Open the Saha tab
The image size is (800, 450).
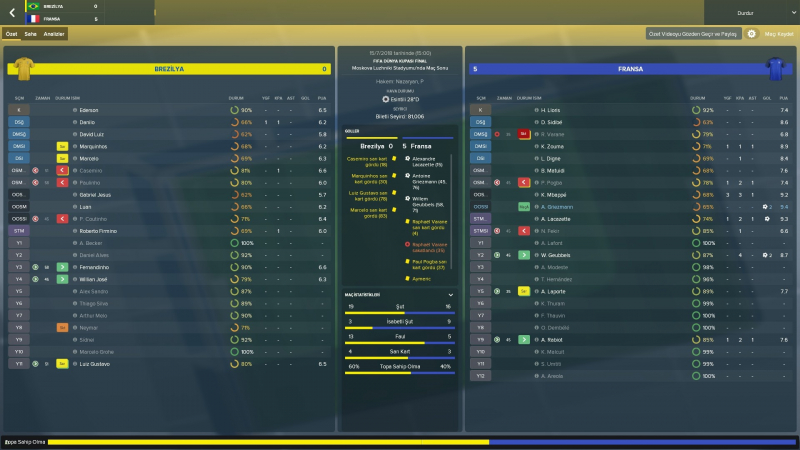click(30, 34)
